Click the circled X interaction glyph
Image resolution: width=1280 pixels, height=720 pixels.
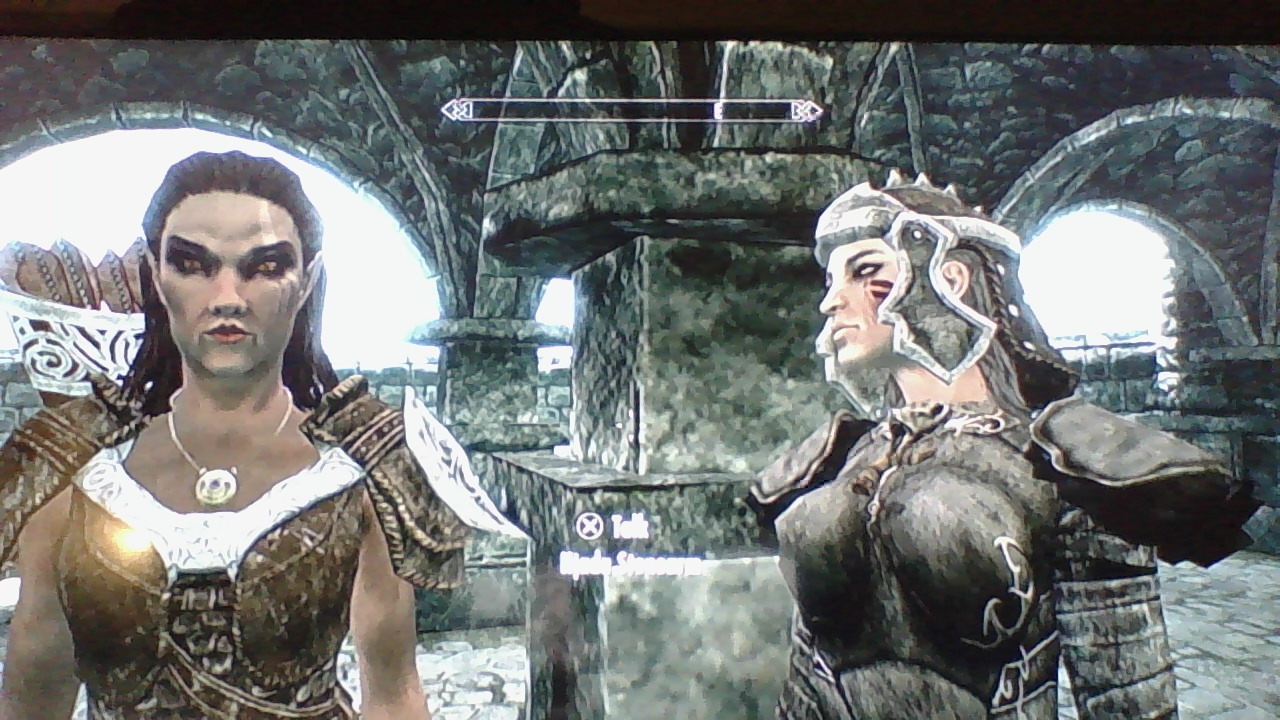(x=589, y=524)
